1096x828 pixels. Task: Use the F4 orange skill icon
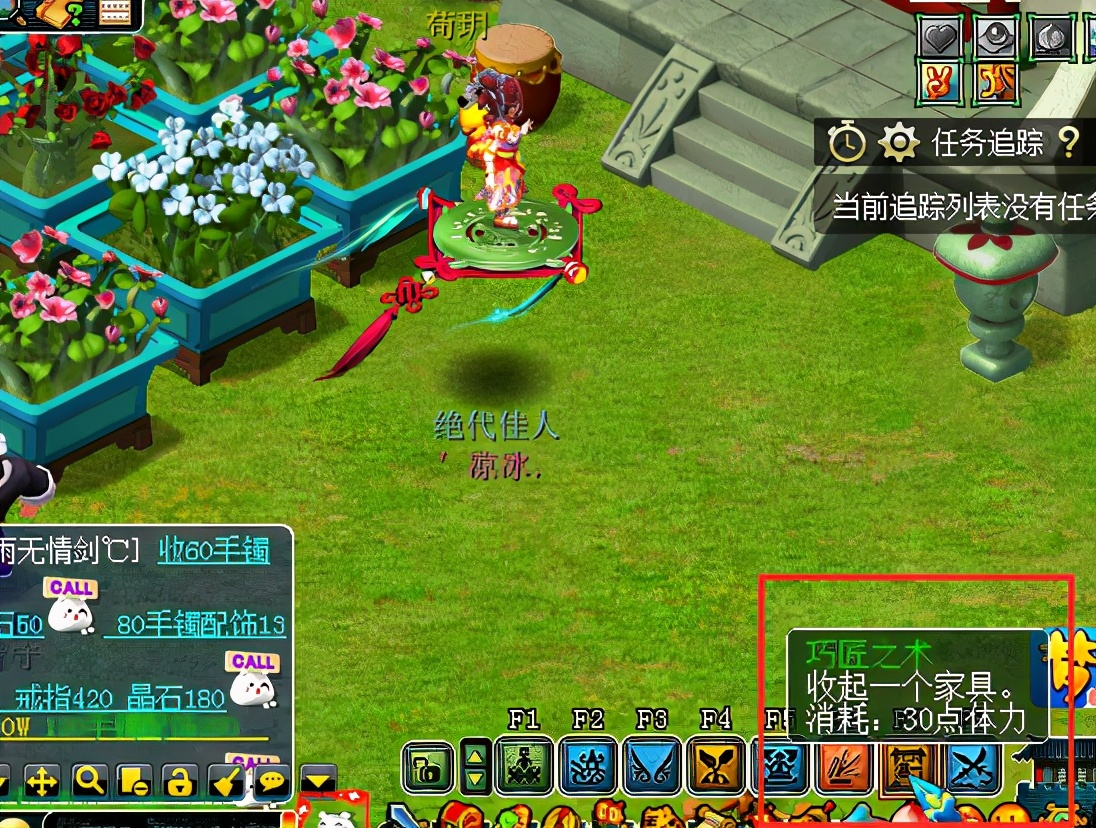pos(716,768)
